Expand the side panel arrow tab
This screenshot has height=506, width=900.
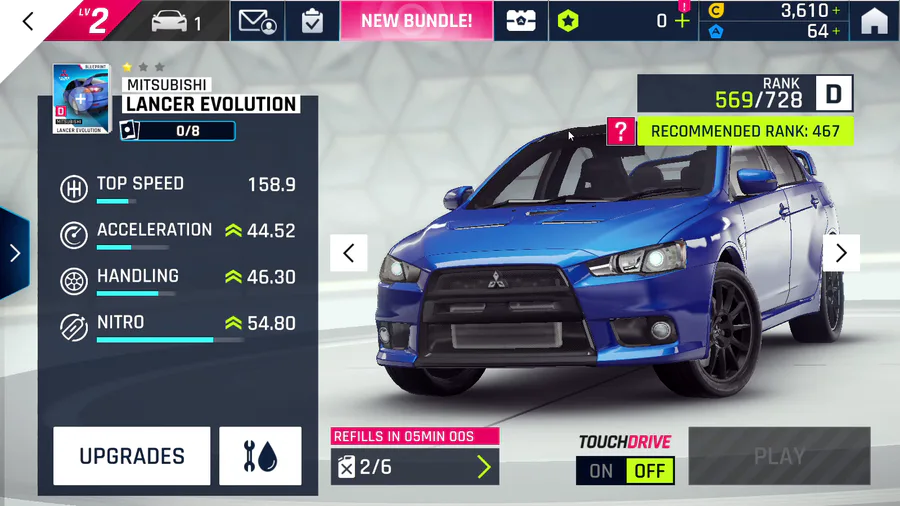click(x=14, y=253)
